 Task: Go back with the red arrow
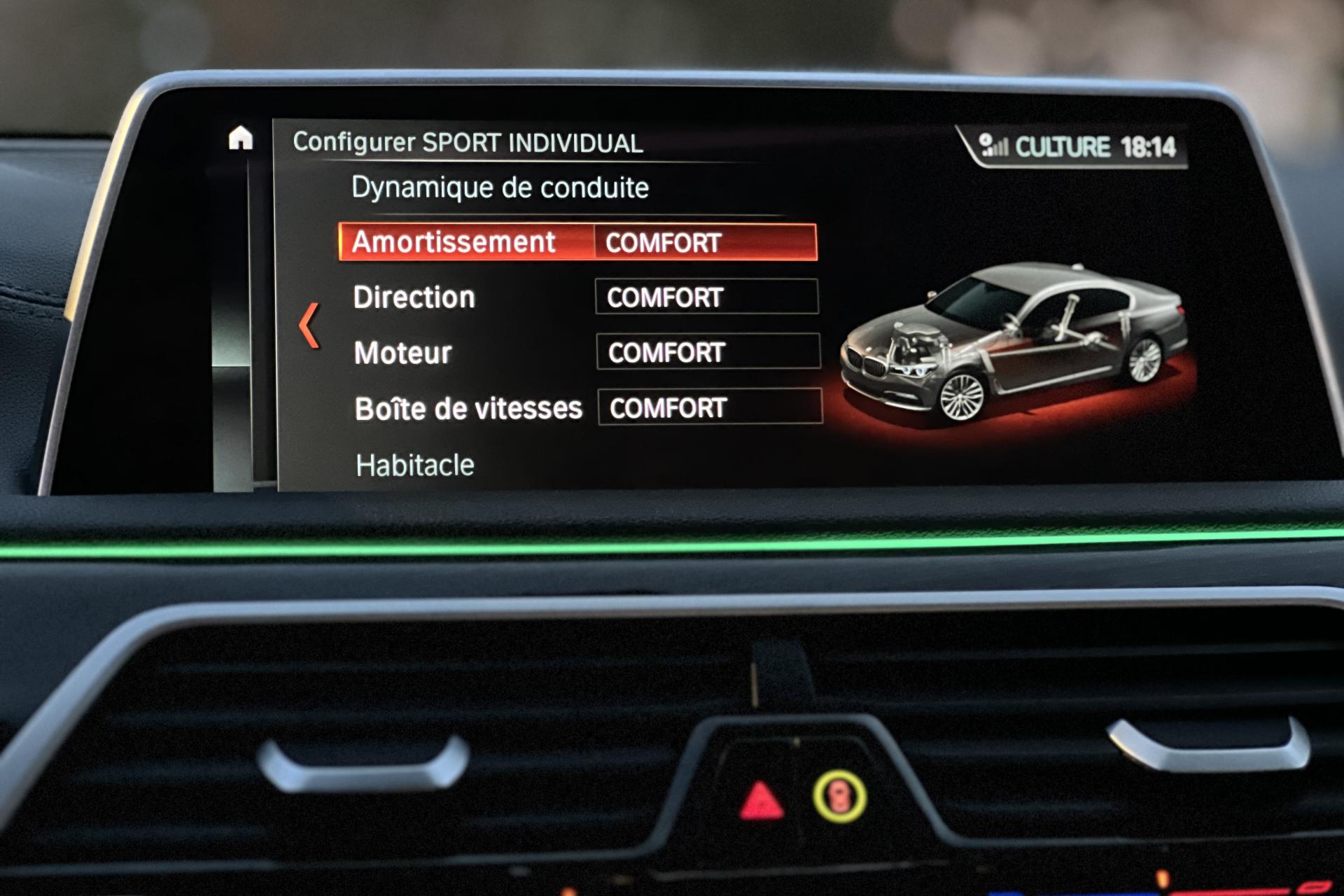tap(309, 325)
